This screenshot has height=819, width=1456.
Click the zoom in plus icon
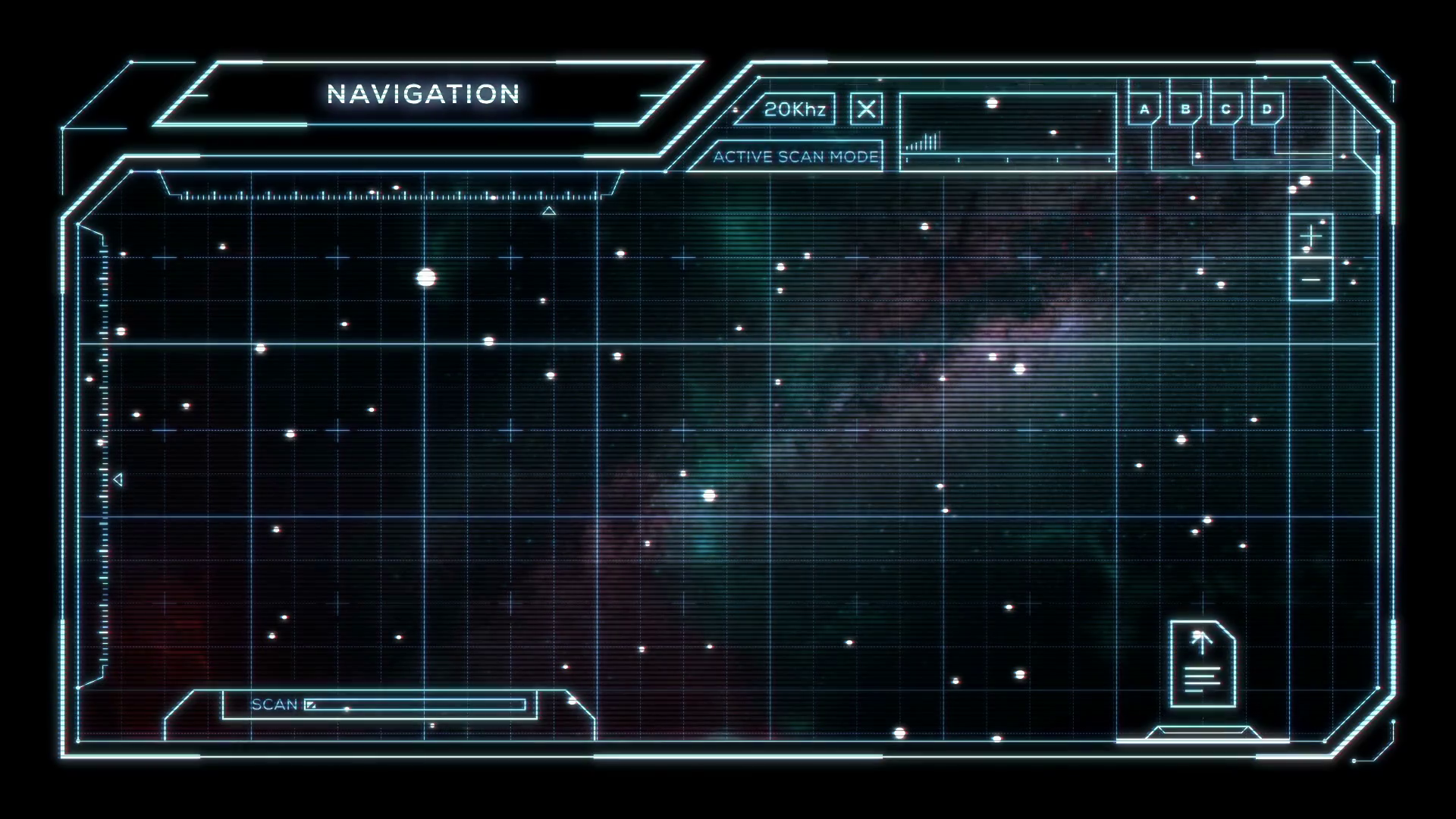point(1310,237)
